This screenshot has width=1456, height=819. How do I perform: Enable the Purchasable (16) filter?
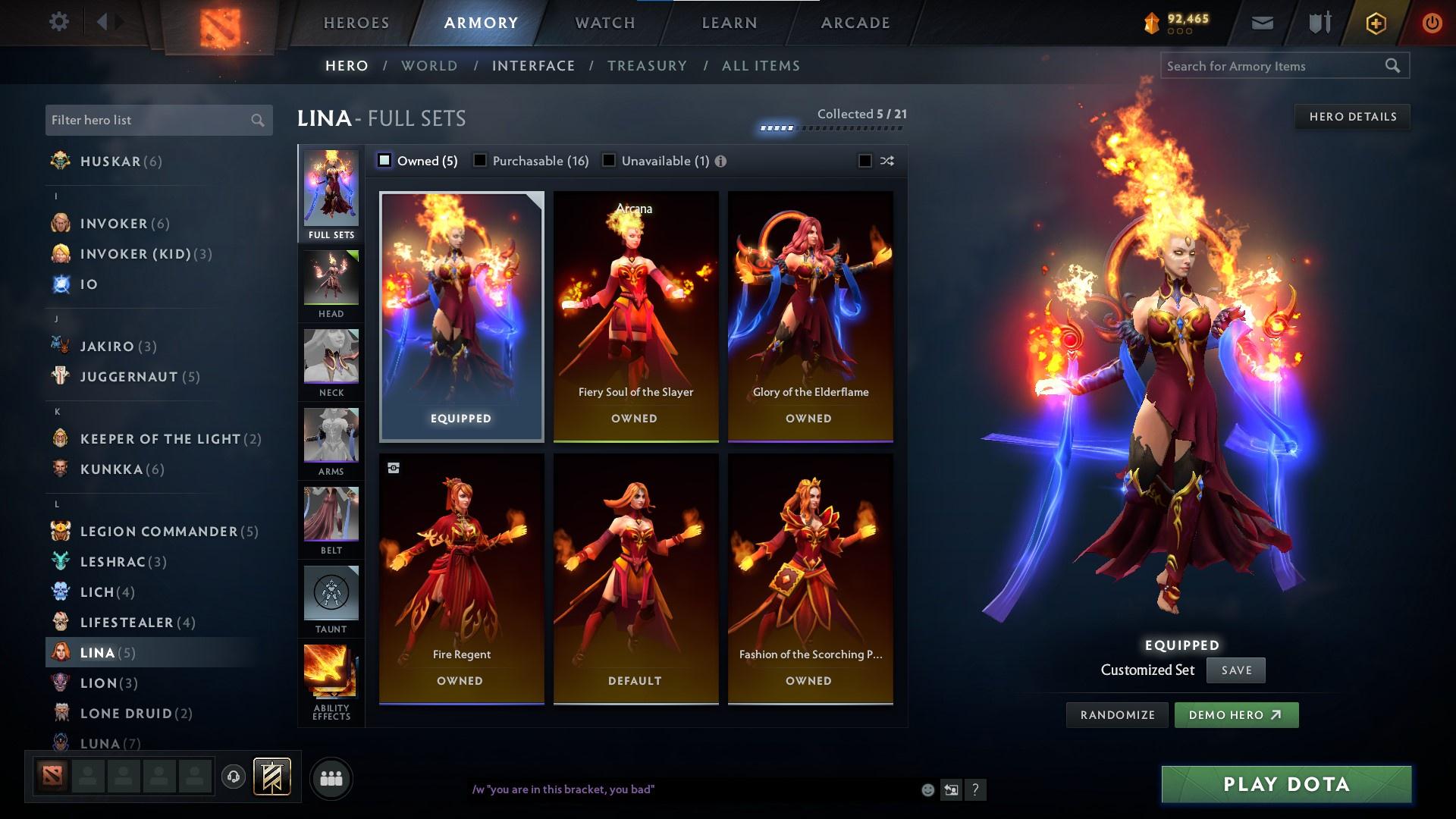click(480, 161)
